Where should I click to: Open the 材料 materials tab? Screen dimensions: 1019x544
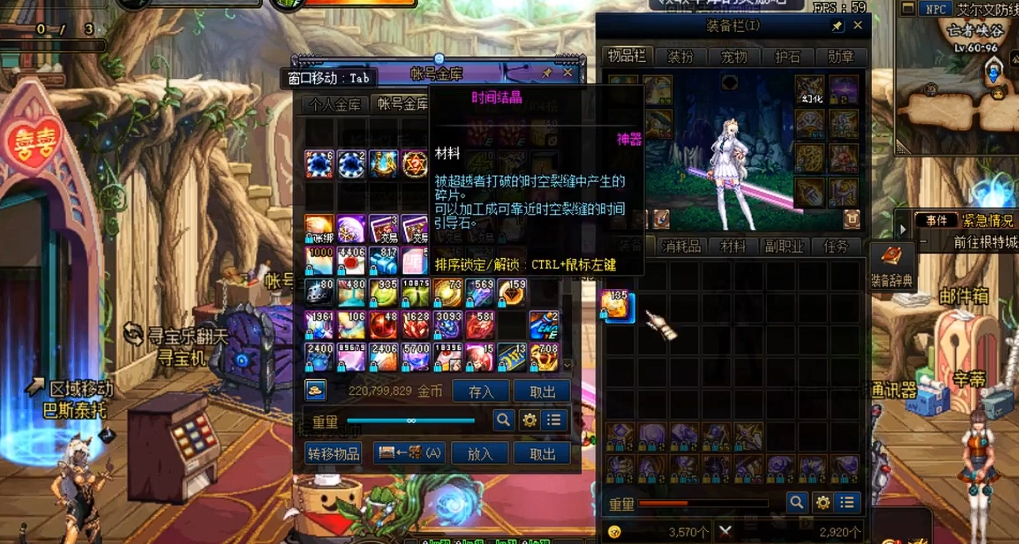(733, 246)
